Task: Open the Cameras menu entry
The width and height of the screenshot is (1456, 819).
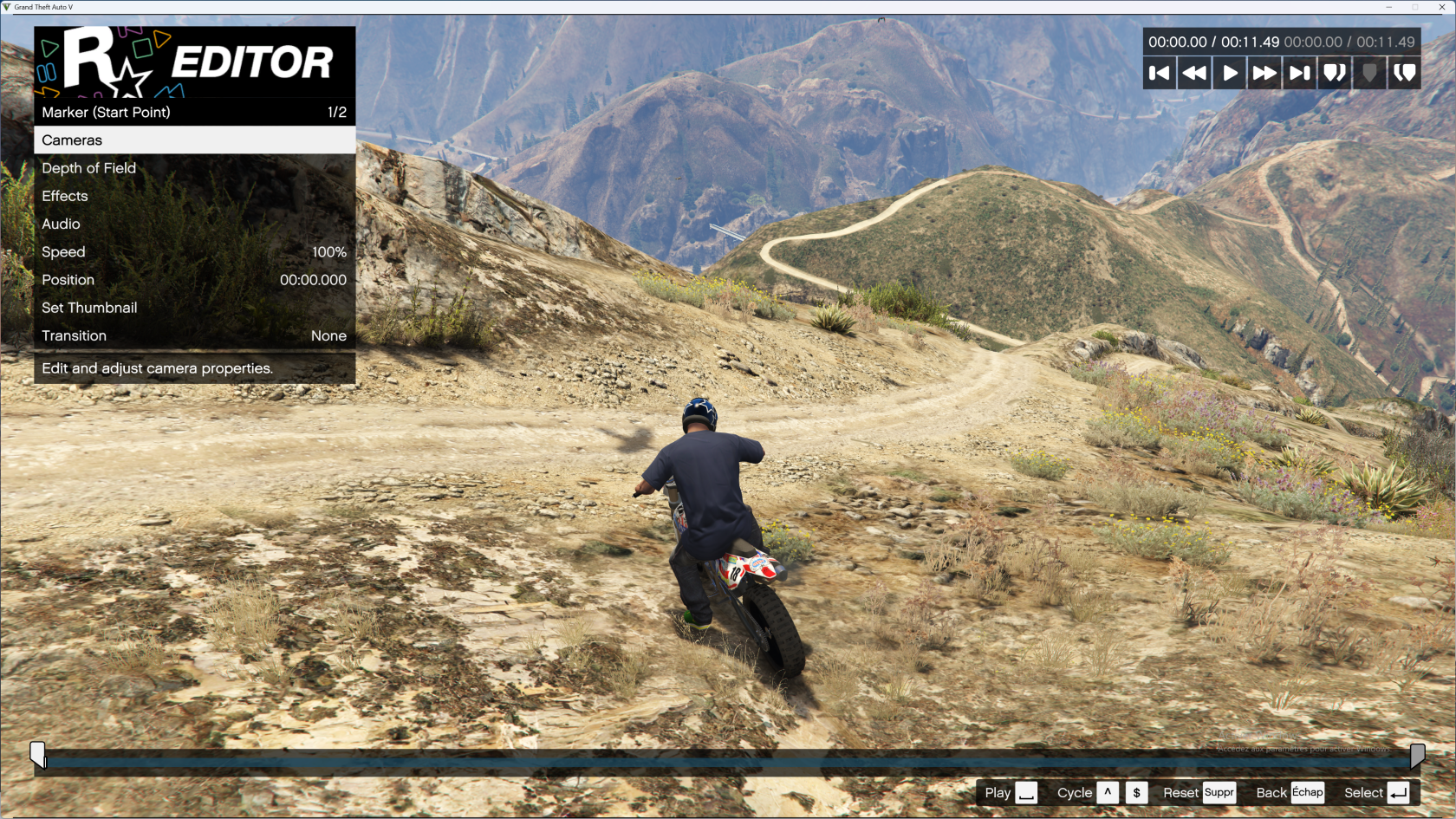Action: tap(194, 140)
